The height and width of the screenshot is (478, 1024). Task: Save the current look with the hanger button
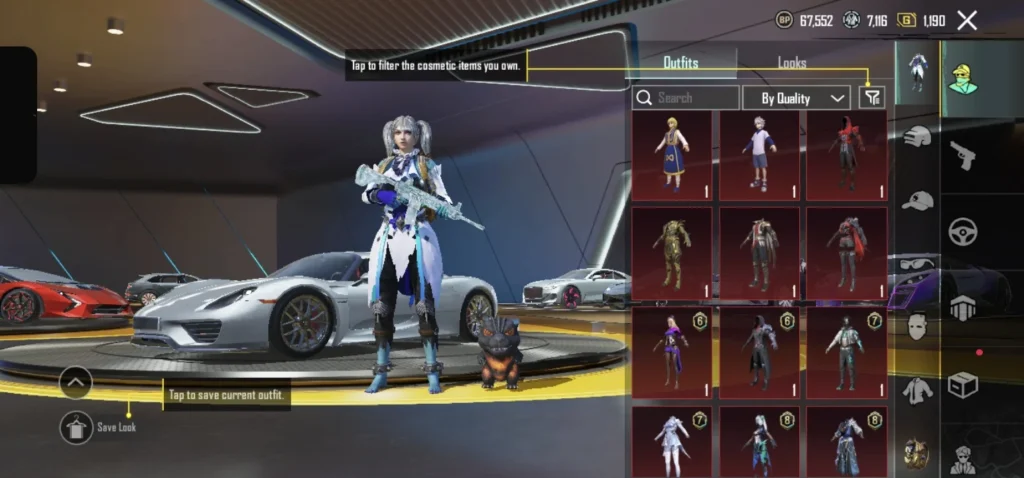tap(76, 427)
